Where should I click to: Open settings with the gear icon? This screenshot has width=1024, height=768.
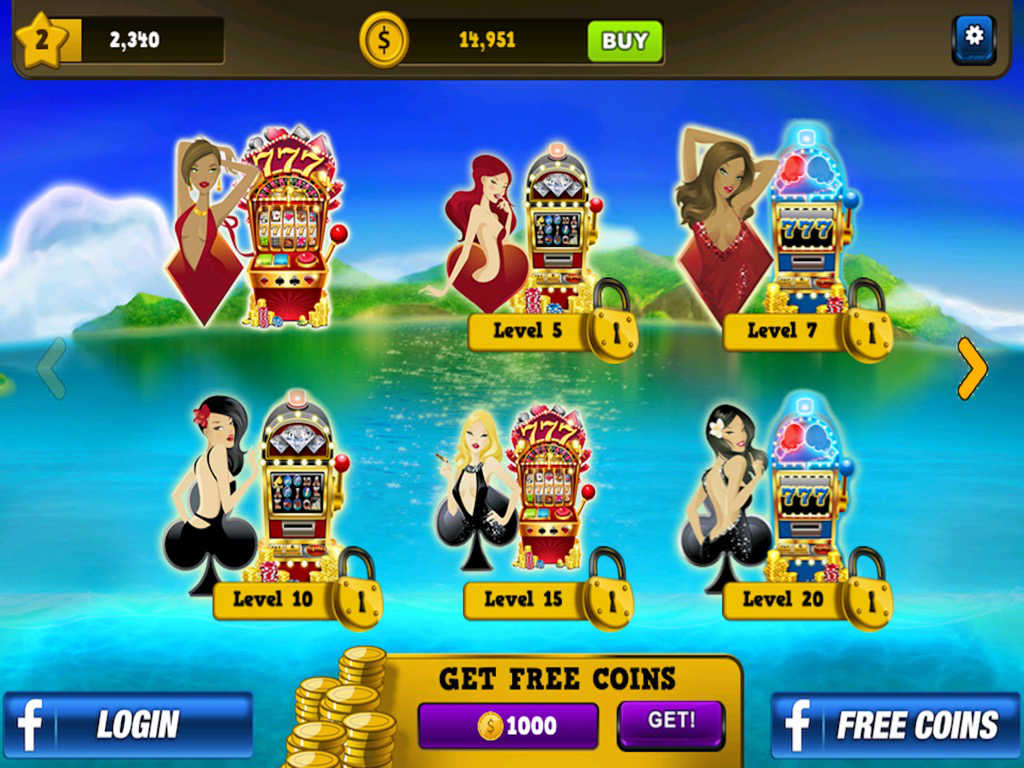click(973, 38)
